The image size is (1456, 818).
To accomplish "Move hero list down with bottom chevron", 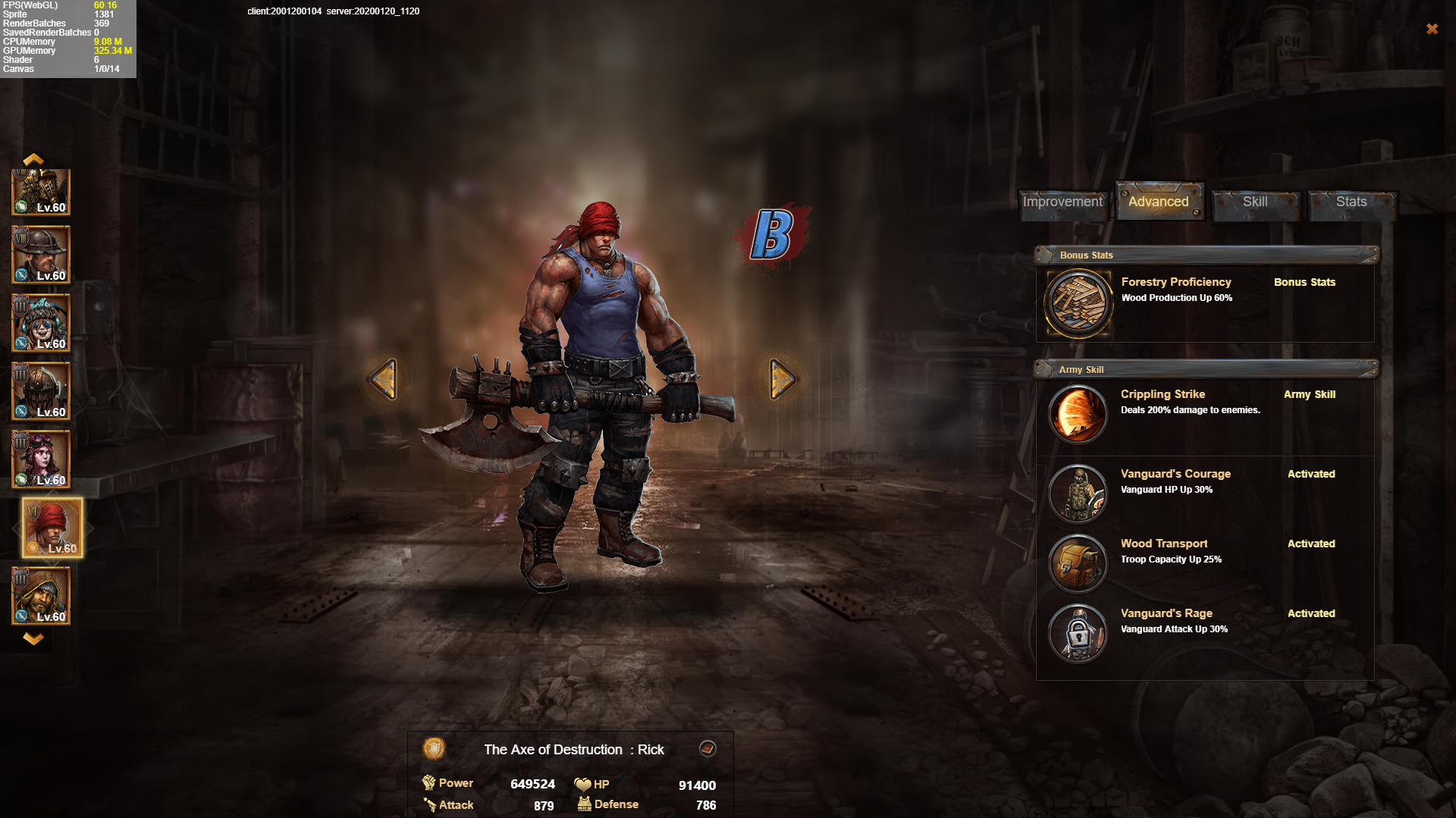I will pyautogui.click(x=33, y=638).
